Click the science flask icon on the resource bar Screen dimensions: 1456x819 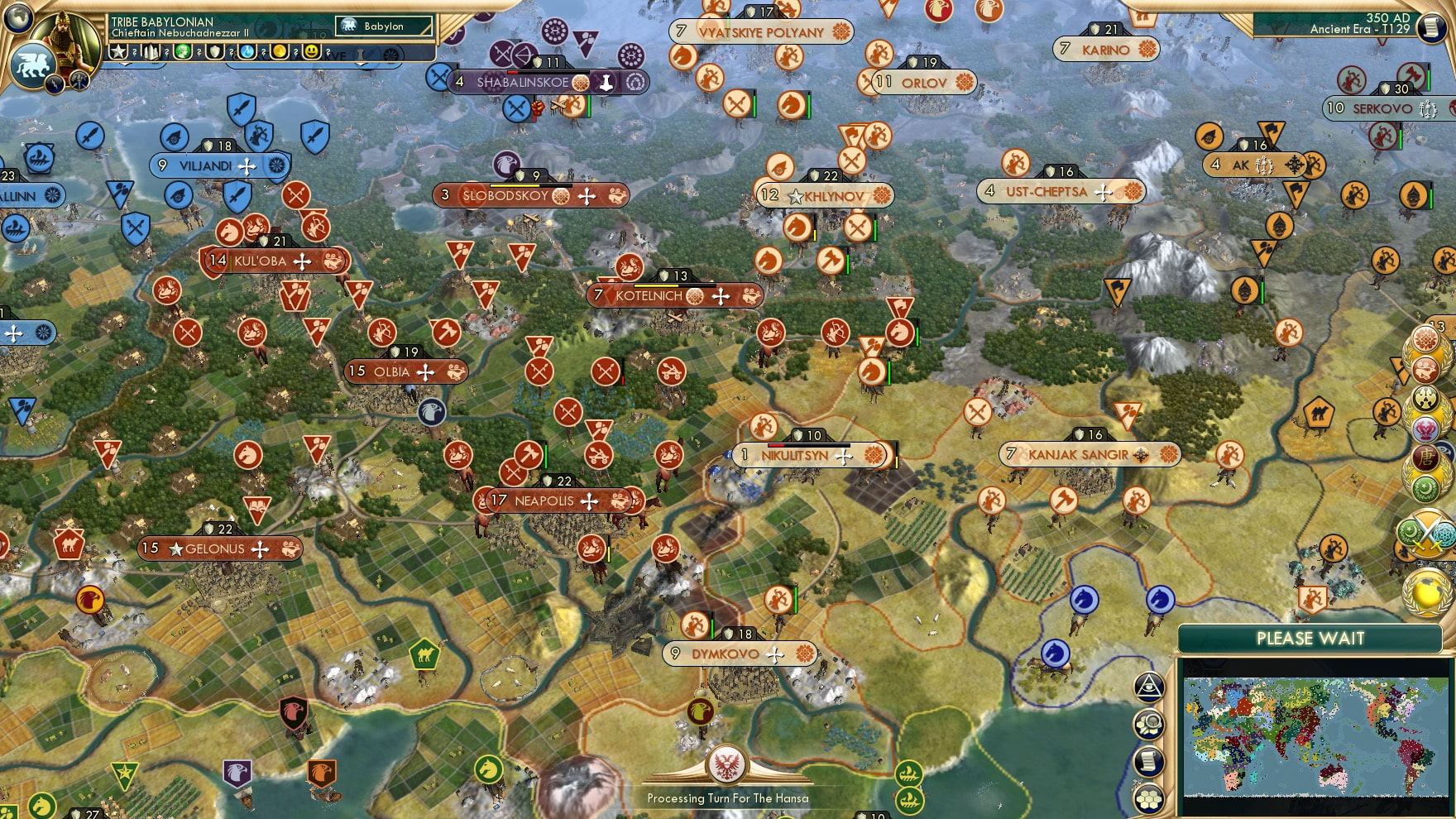pyautogui.click(x=246, y=50)
